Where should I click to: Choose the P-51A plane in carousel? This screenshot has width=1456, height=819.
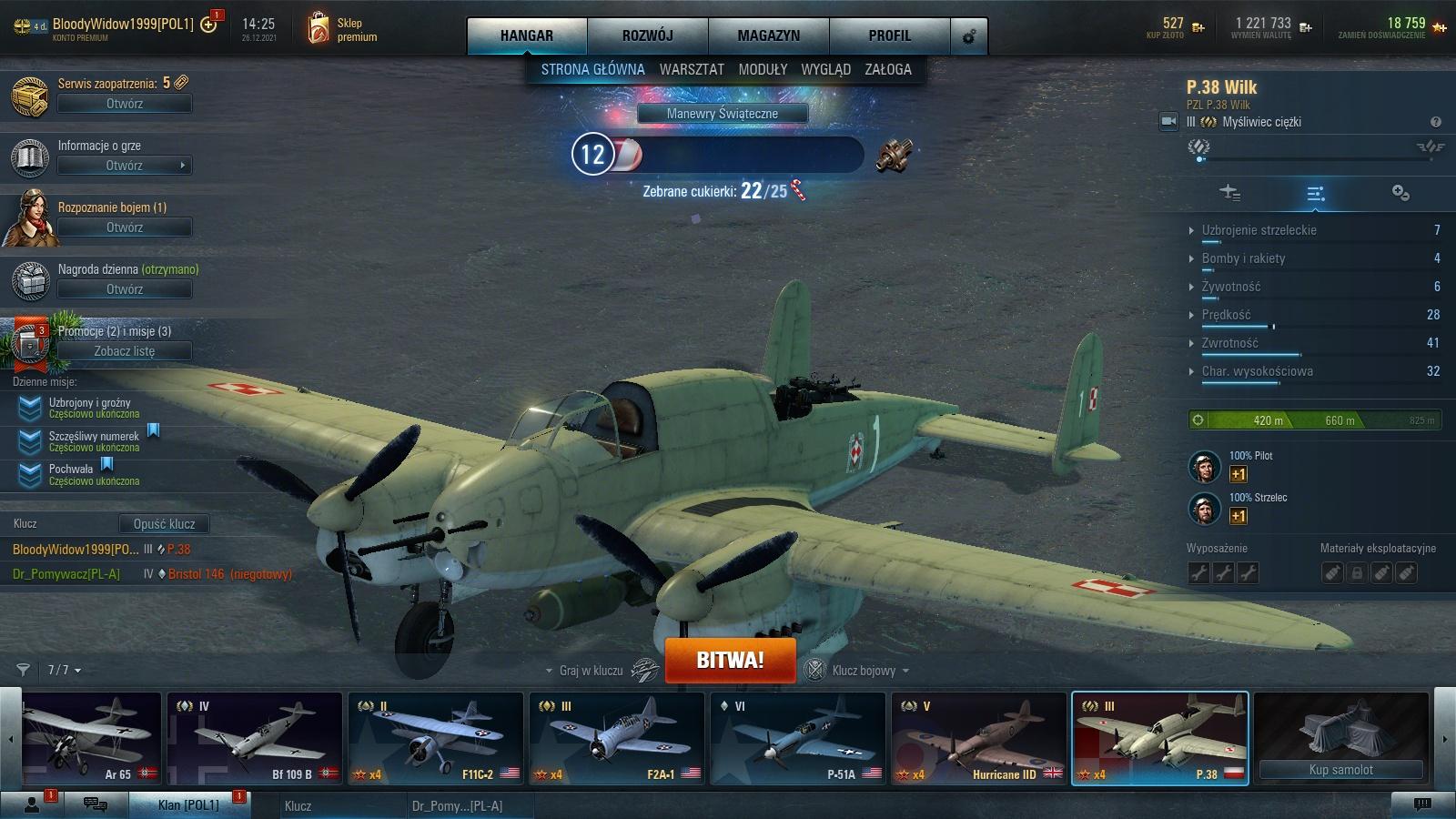(797, 739)
